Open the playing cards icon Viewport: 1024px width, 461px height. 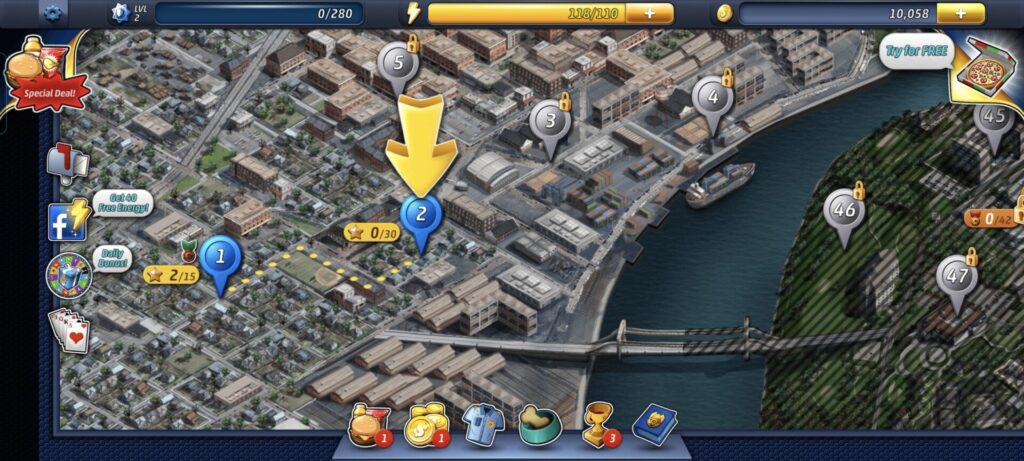click(x=69, y=330)
